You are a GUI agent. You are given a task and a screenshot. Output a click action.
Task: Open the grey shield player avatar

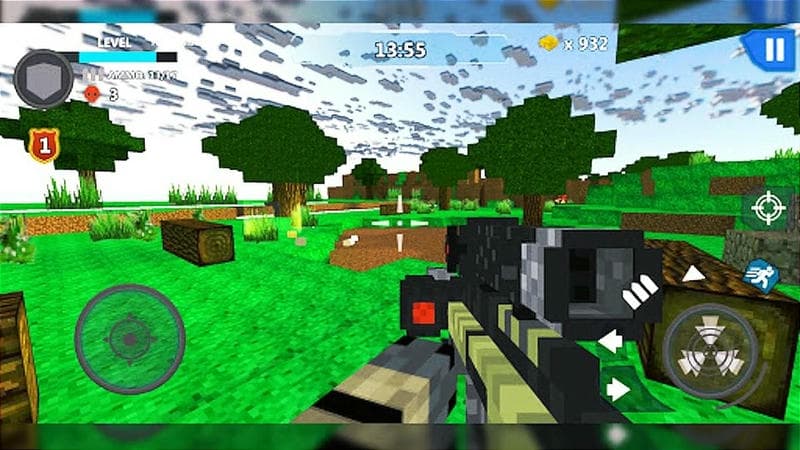[44, 79]
